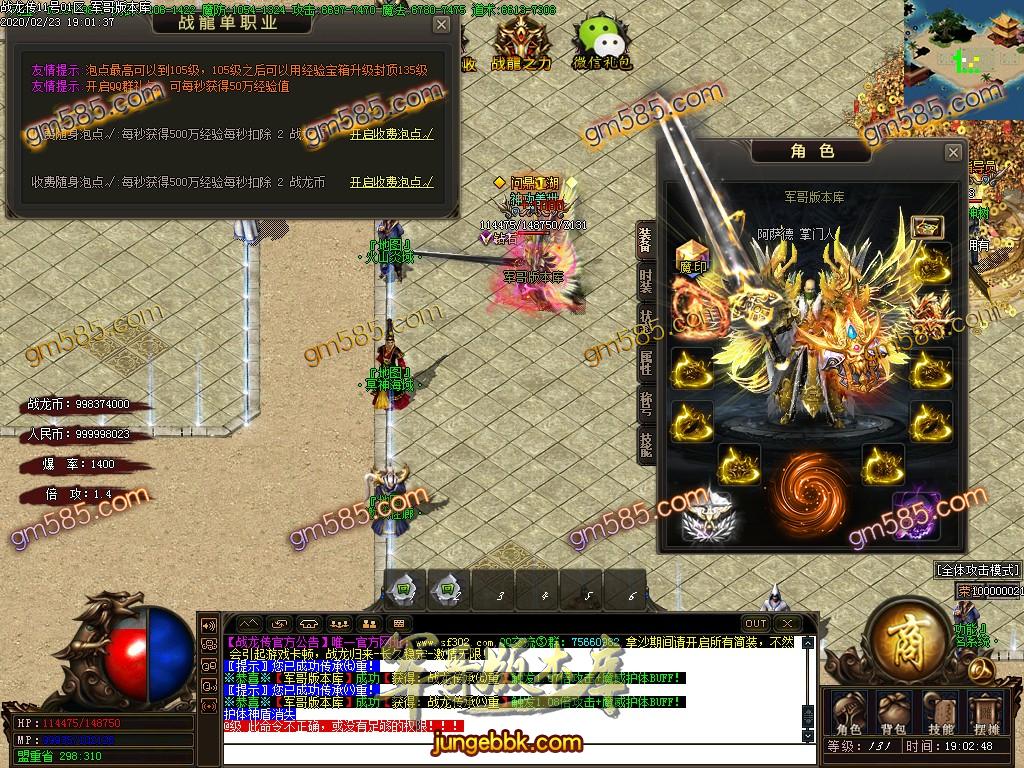1024x768 pixels.
Task: Switch to the 时装 fashion tab
Action: (x=646, y=283)
